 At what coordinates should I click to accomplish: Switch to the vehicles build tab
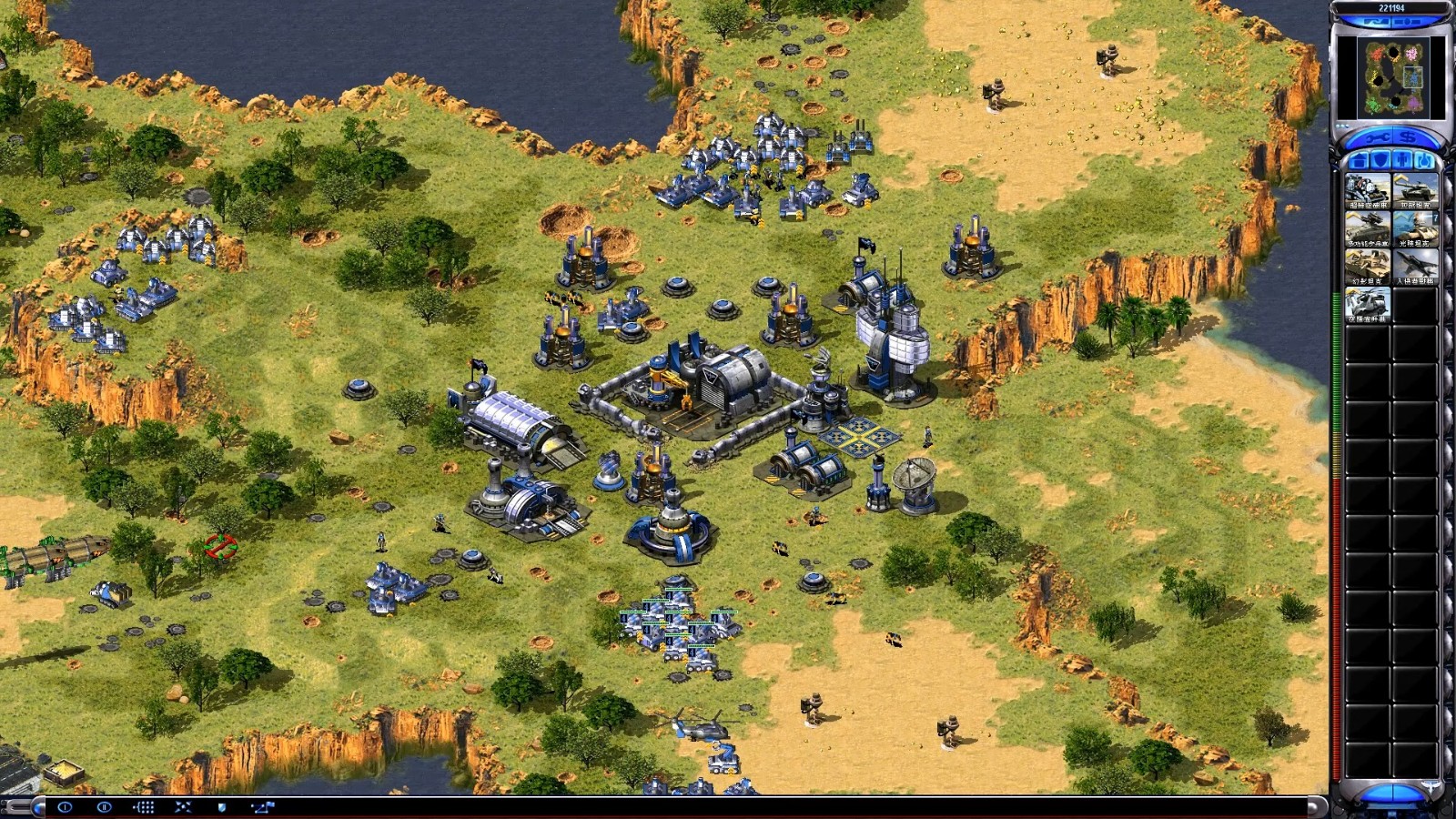(1424, 161)
